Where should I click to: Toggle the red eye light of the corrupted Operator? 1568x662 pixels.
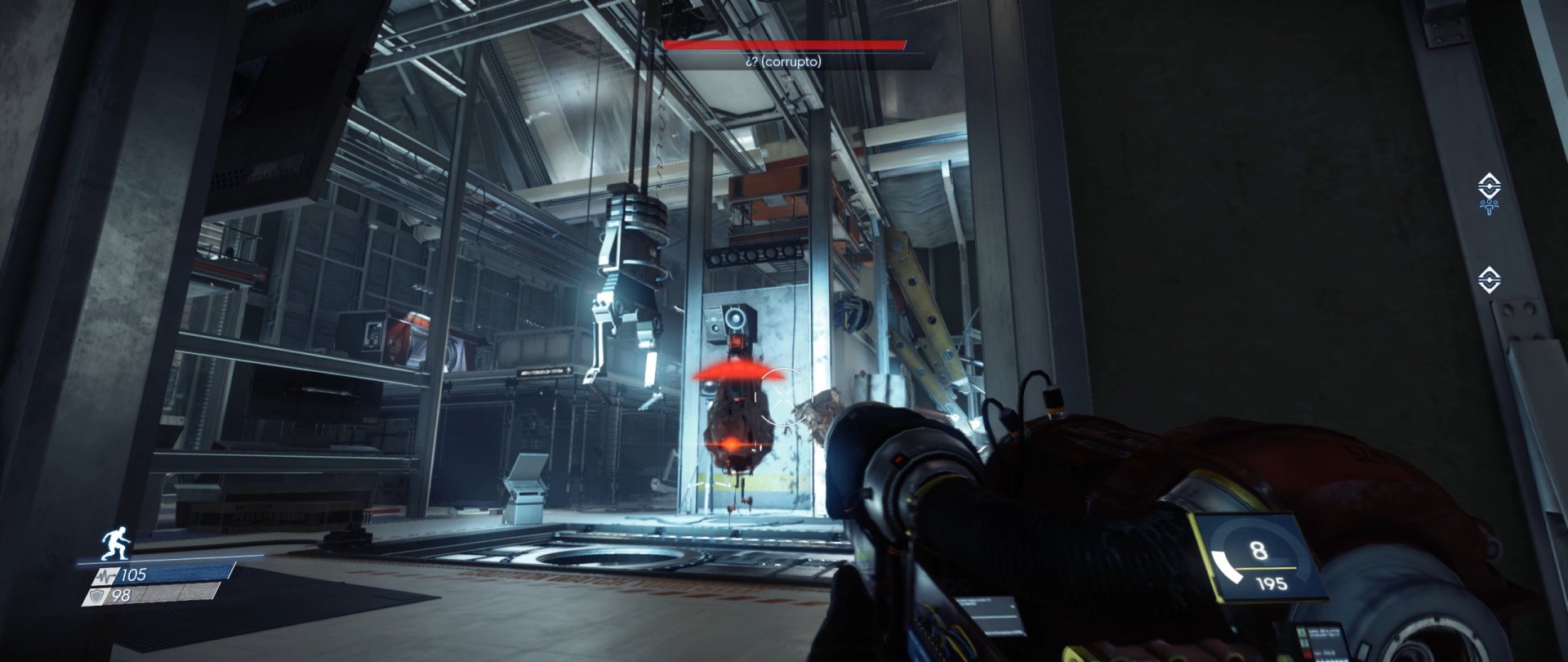pos(732,443)
